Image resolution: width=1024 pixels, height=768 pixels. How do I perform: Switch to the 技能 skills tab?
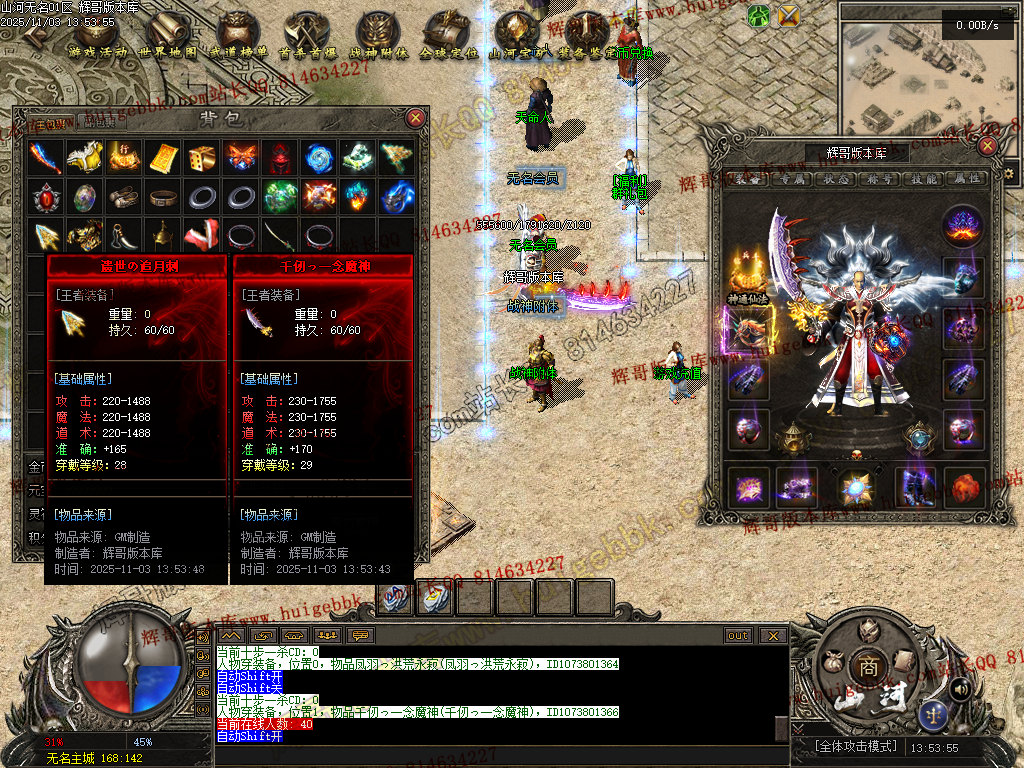point(923,179)
